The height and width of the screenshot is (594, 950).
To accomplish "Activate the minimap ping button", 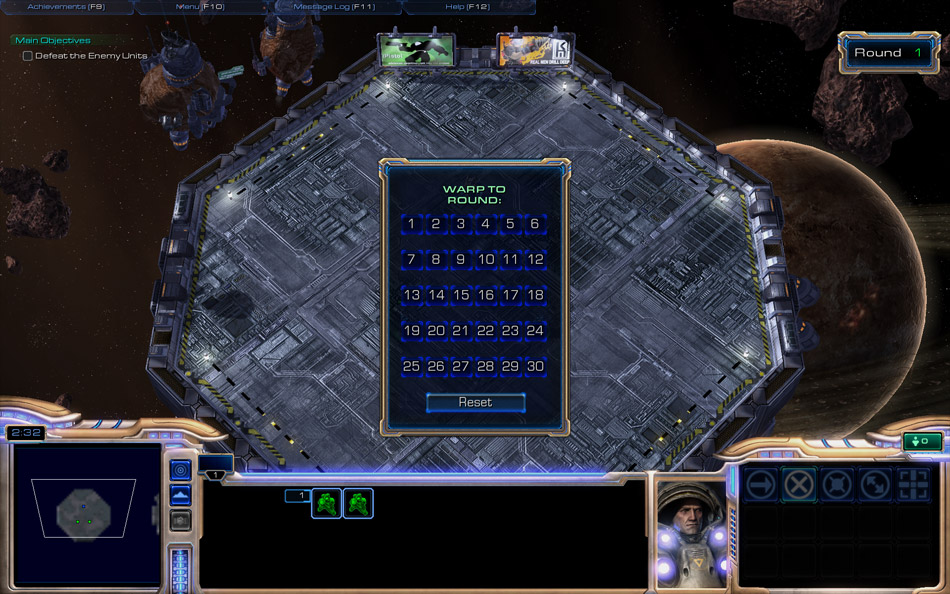I will 180,470.
